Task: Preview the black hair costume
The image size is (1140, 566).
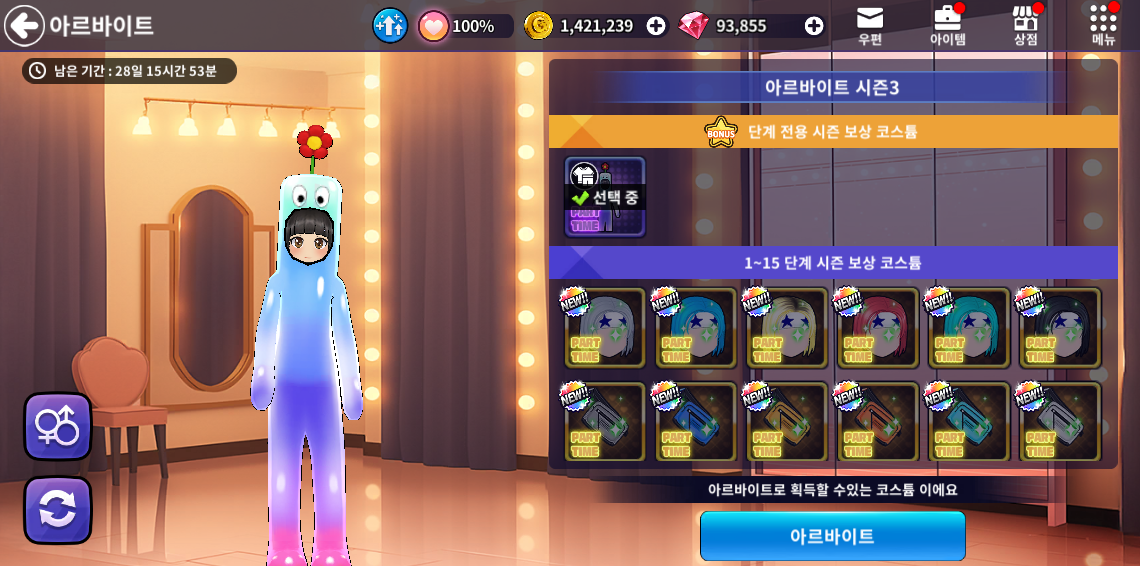Action: 1060,328
